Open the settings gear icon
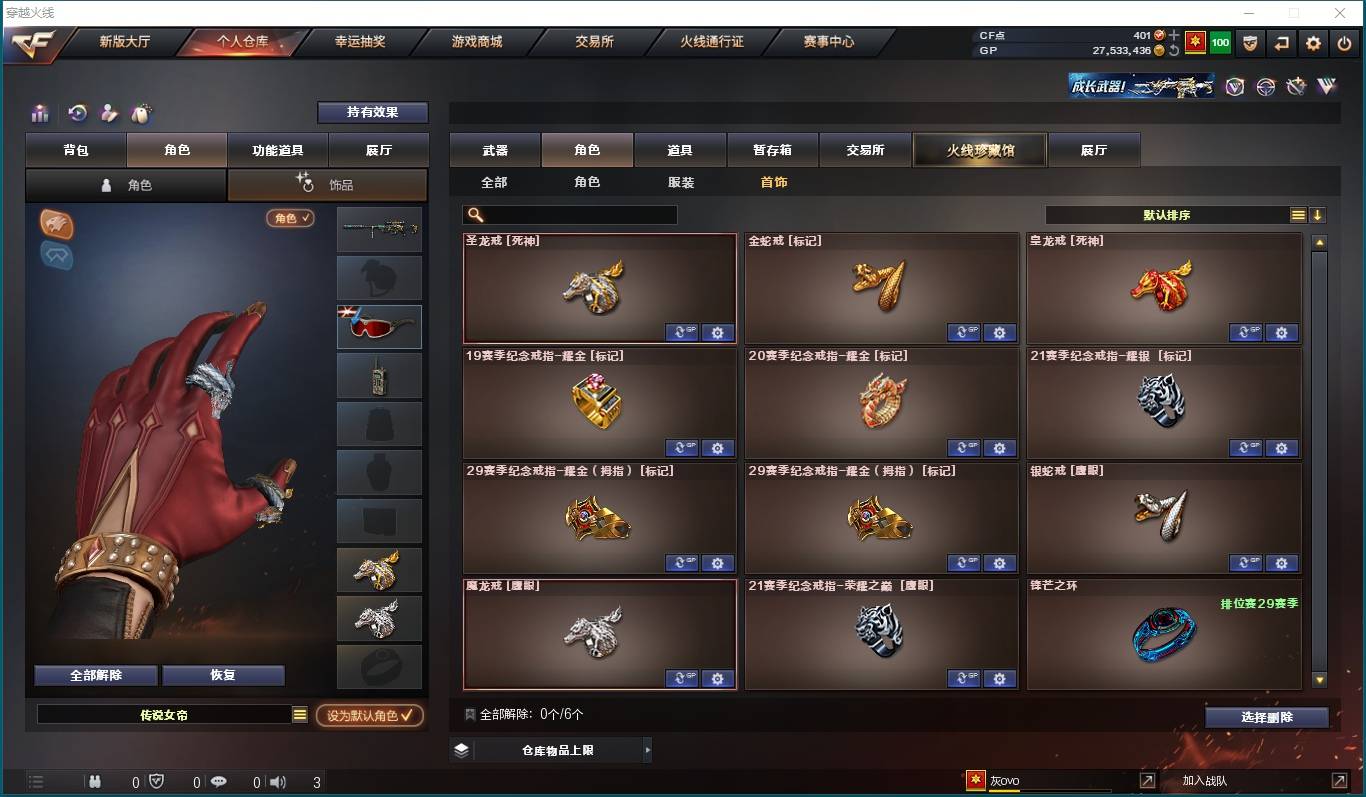 click(1313, 43)
